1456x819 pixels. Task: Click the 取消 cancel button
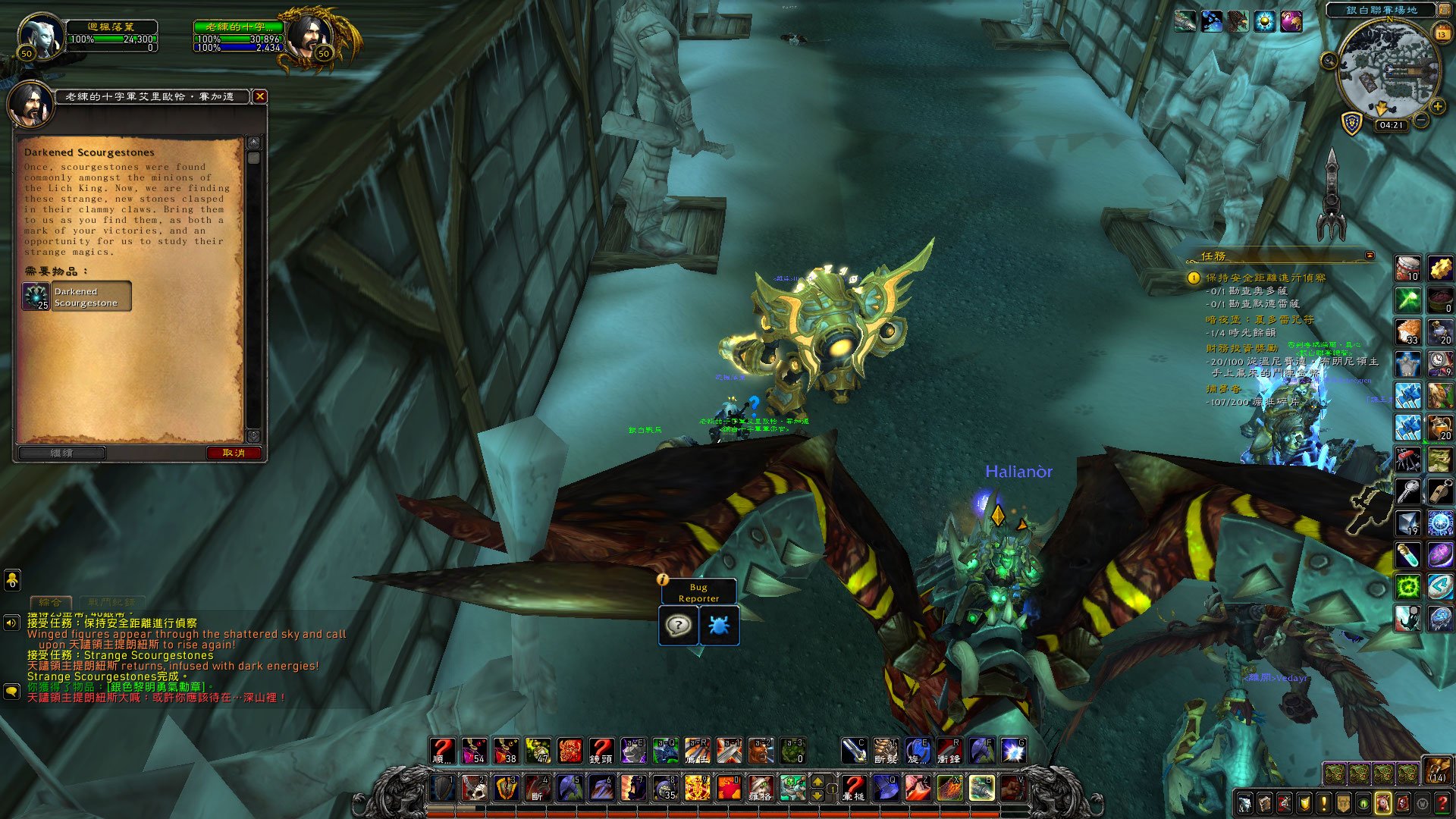pos(234,453)
